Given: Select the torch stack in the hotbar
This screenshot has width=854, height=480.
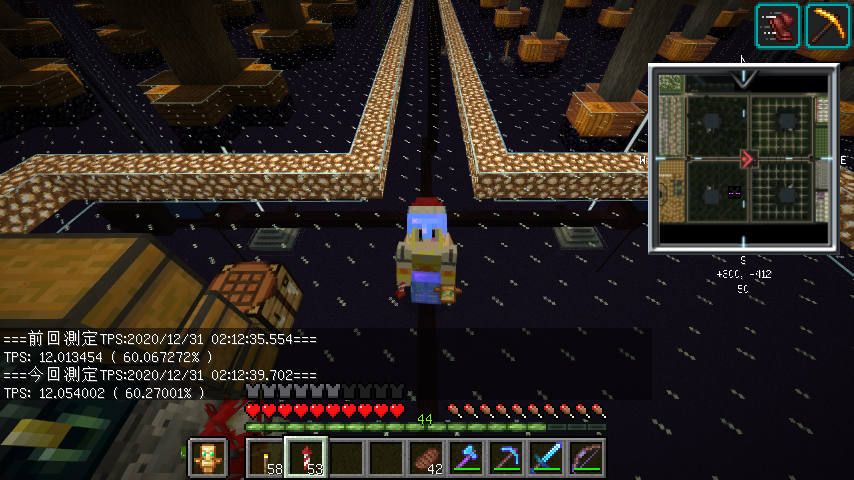Looking at the screenshot, I should [x=265, y=458].
